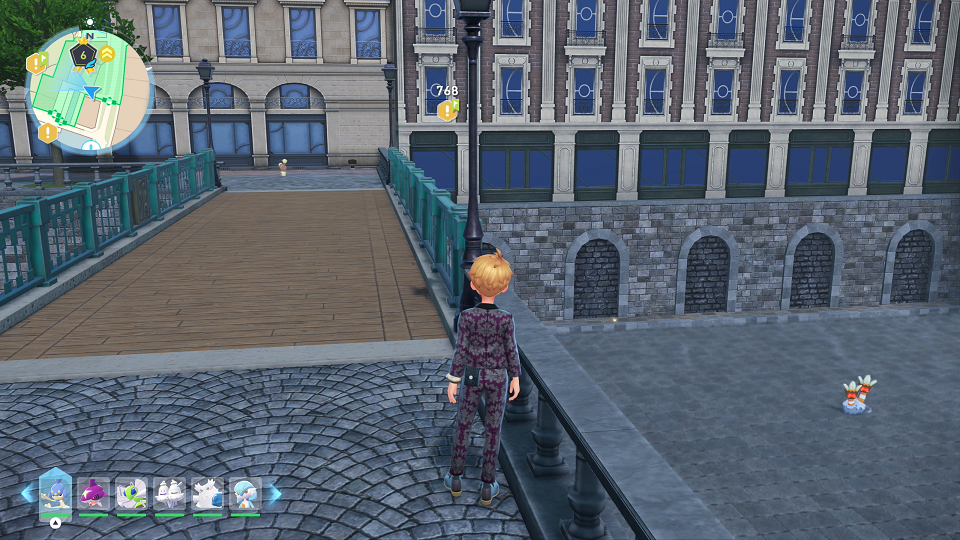Select the yellow double-chevron minimap icon
Viewport: 960px width, 540px height.
(106, 54)
